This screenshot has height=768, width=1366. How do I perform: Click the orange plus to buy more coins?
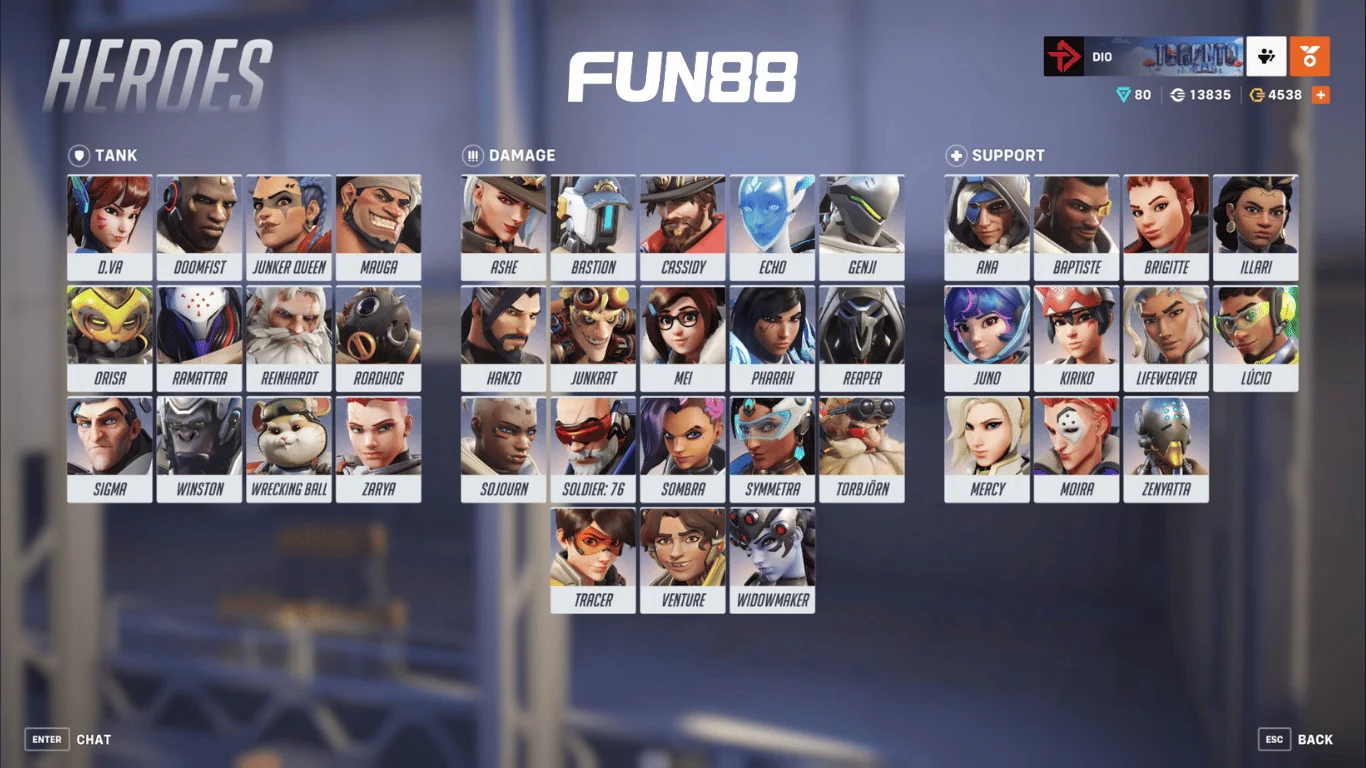[1323, 95]
